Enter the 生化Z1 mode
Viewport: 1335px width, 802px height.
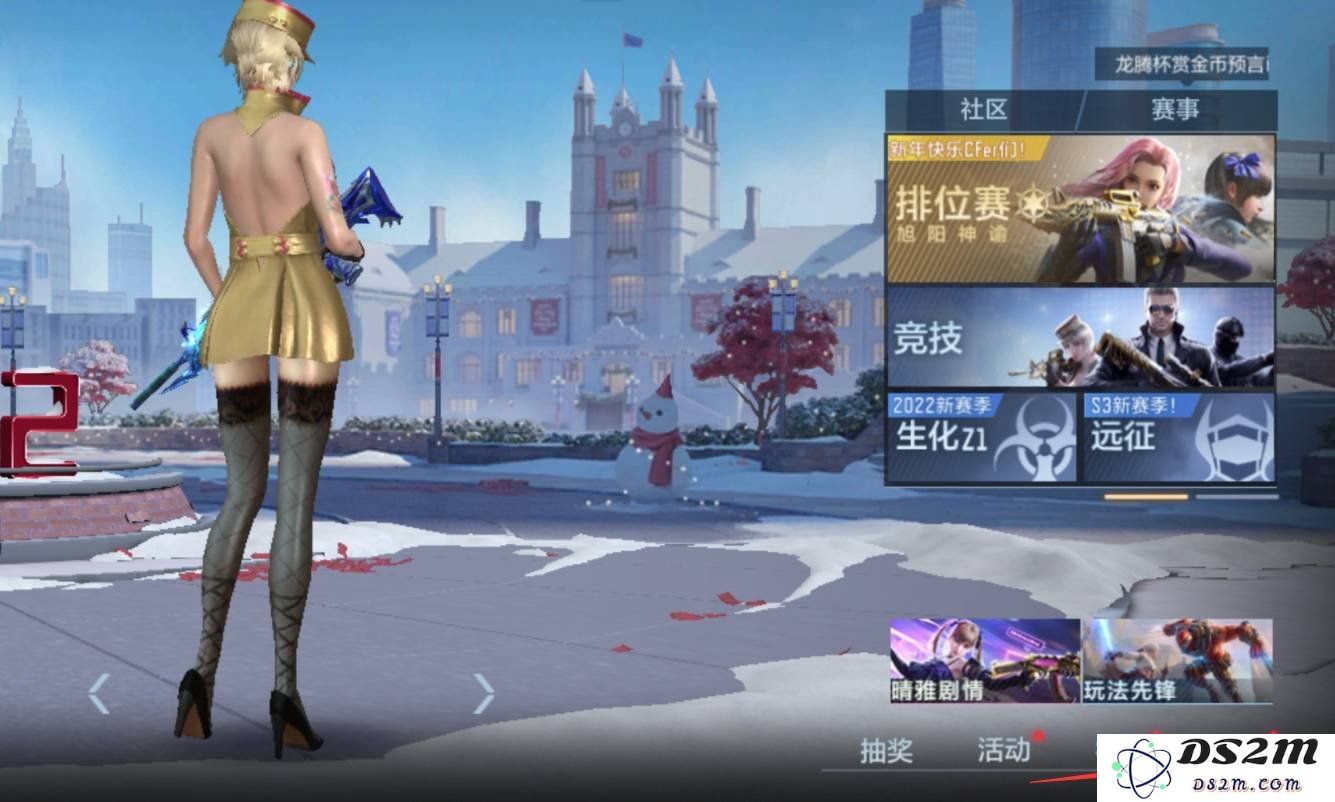tap(981, 437)
